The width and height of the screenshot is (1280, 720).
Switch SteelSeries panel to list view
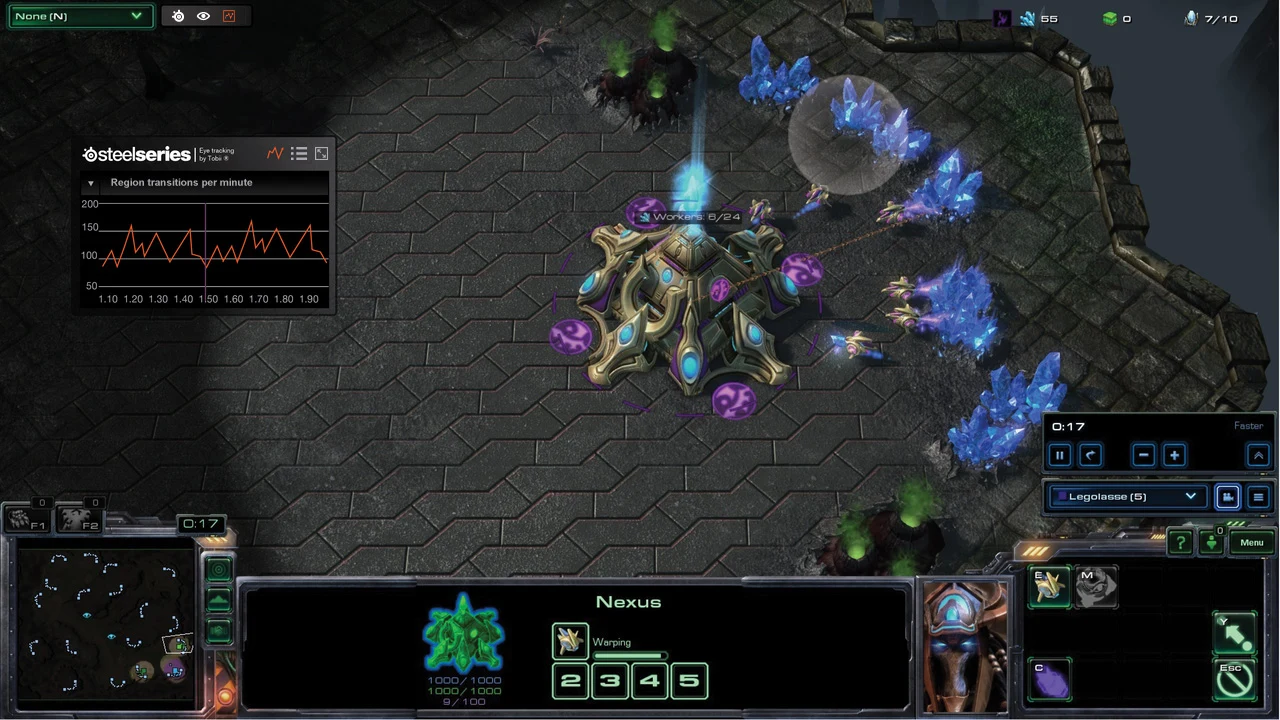[299, 154]
